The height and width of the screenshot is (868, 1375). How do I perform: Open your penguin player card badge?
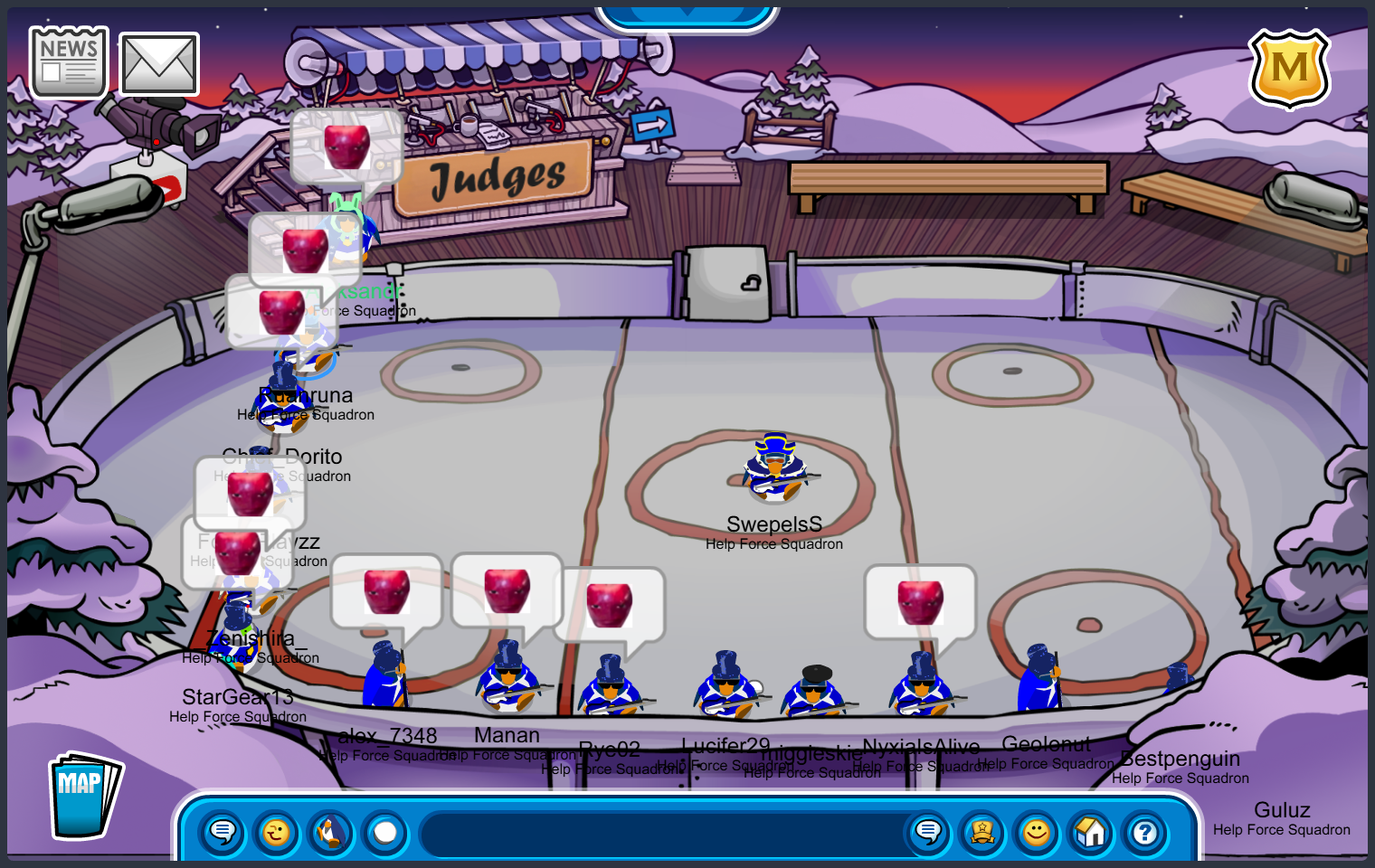click(x=982, y=833)
